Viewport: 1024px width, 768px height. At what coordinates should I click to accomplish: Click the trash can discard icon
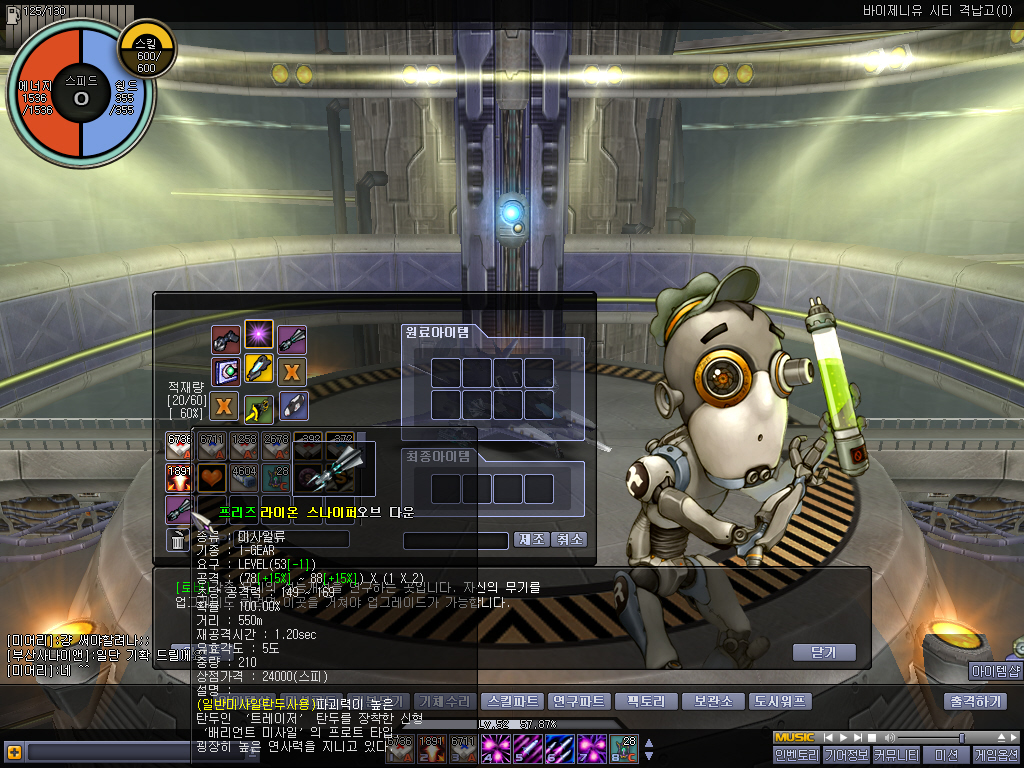[177, 541]
